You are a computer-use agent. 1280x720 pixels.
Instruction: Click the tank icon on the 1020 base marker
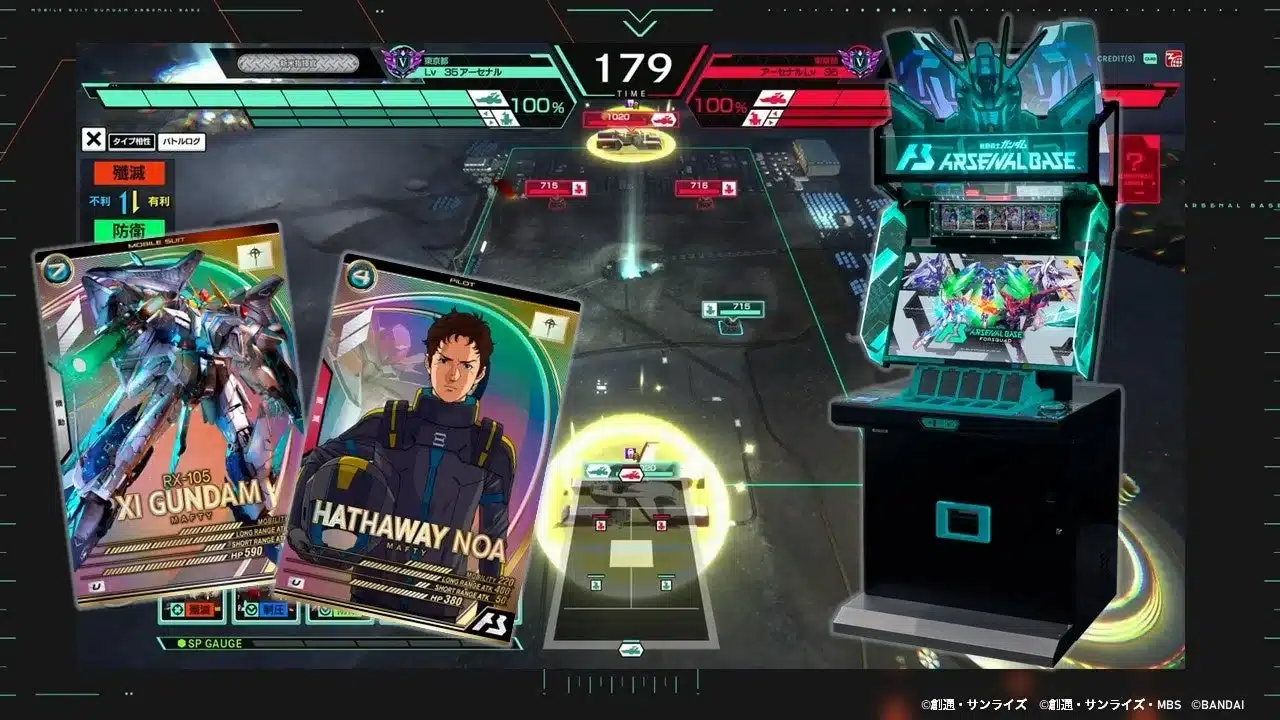click(x=664, y=117)
